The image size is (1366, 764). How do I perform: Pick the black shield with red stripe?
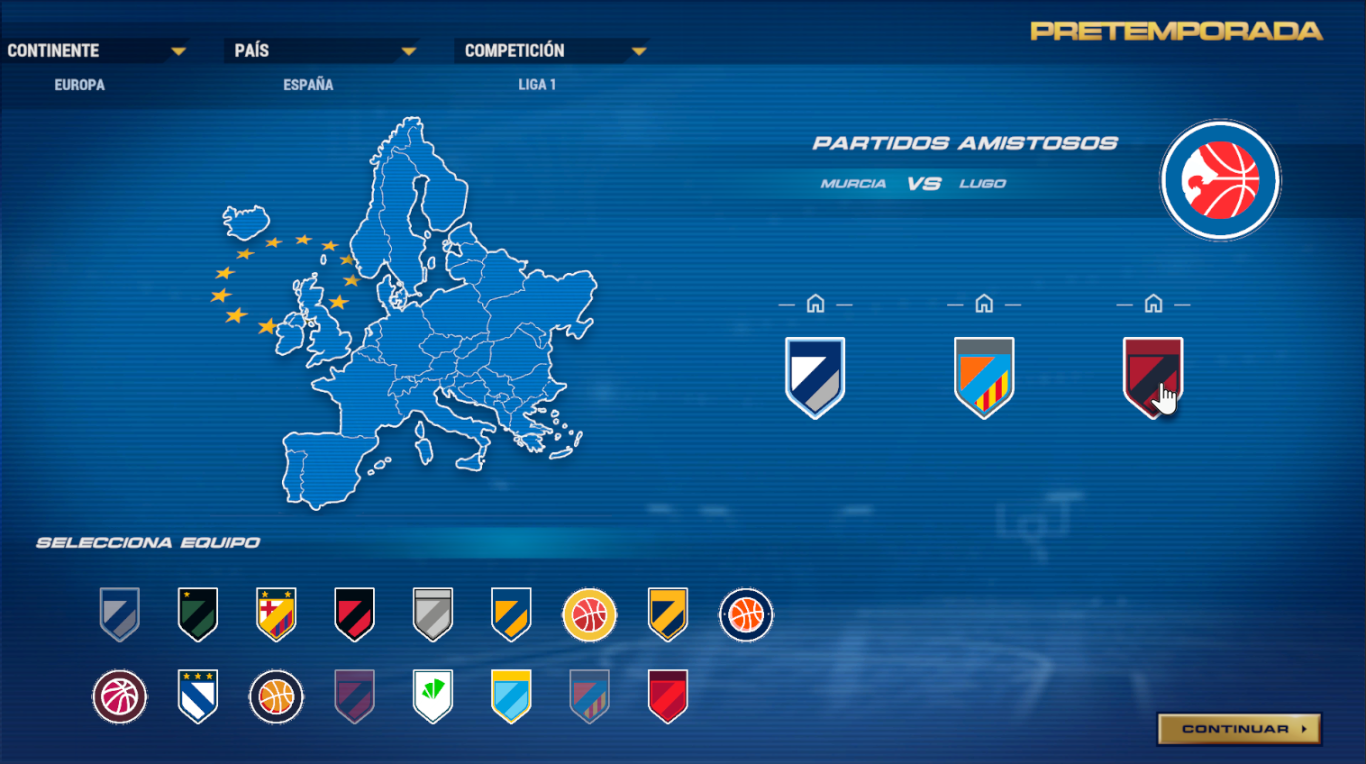point(354,614)
